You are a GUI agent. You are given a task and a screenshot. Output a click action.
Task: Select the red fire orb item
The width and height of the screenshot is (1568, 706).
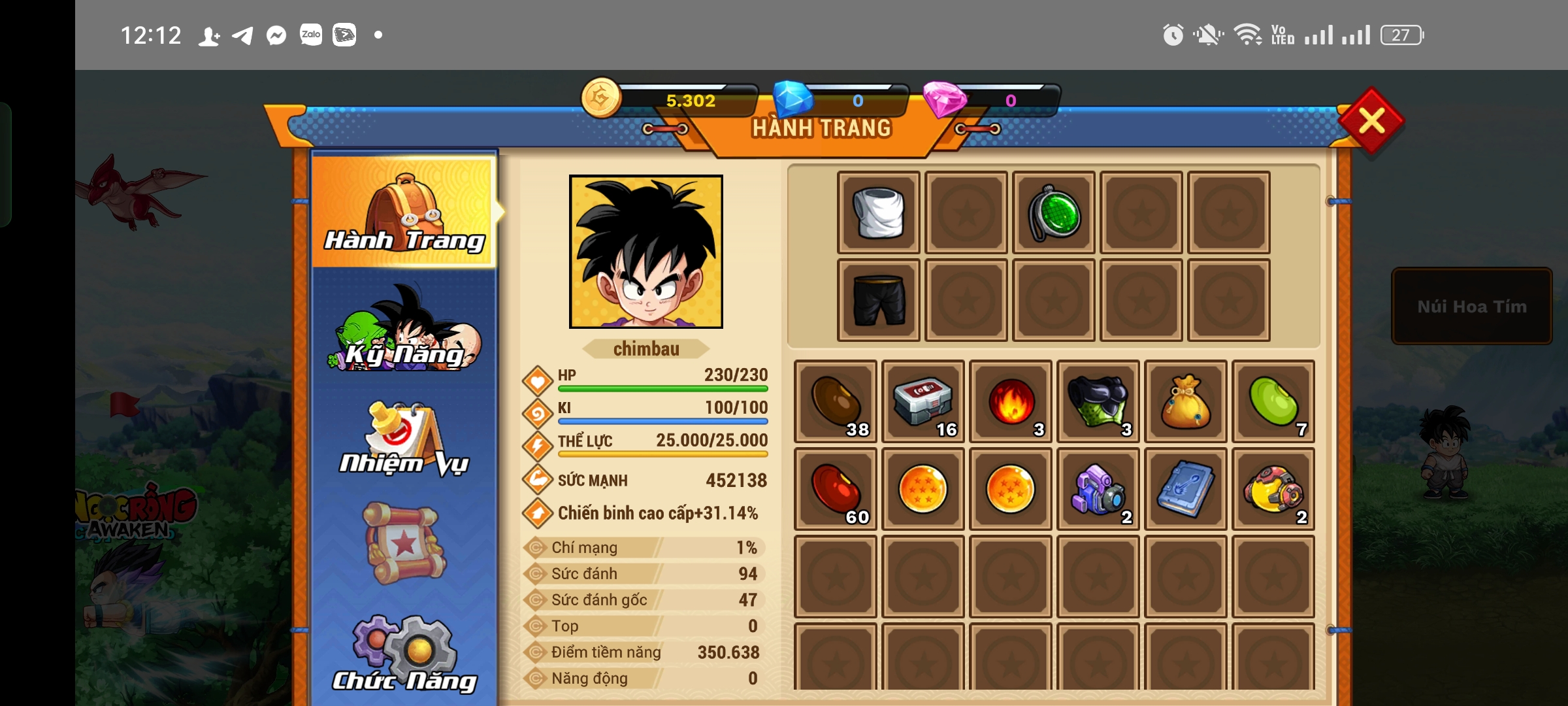pyautogui.click(x=1011, y=401)
